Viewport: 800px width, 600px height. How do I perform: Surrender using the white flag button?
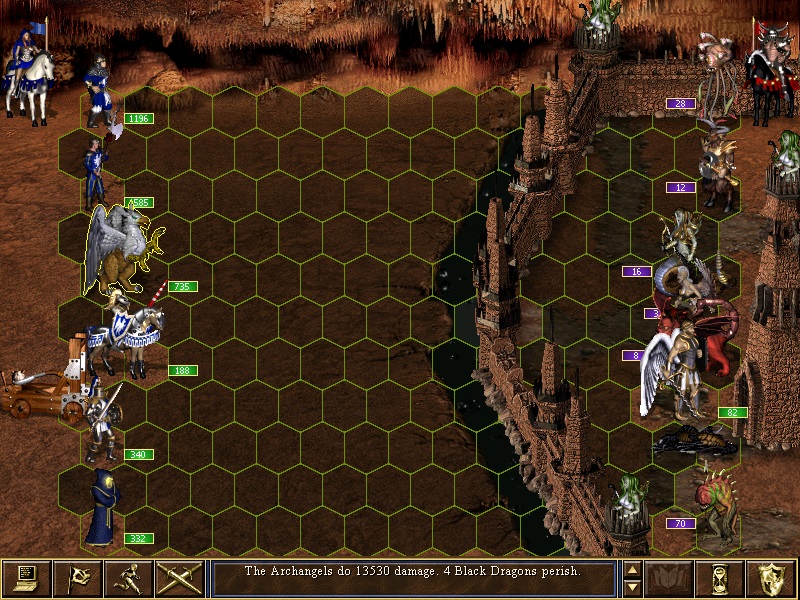click(x=76, y=578)
